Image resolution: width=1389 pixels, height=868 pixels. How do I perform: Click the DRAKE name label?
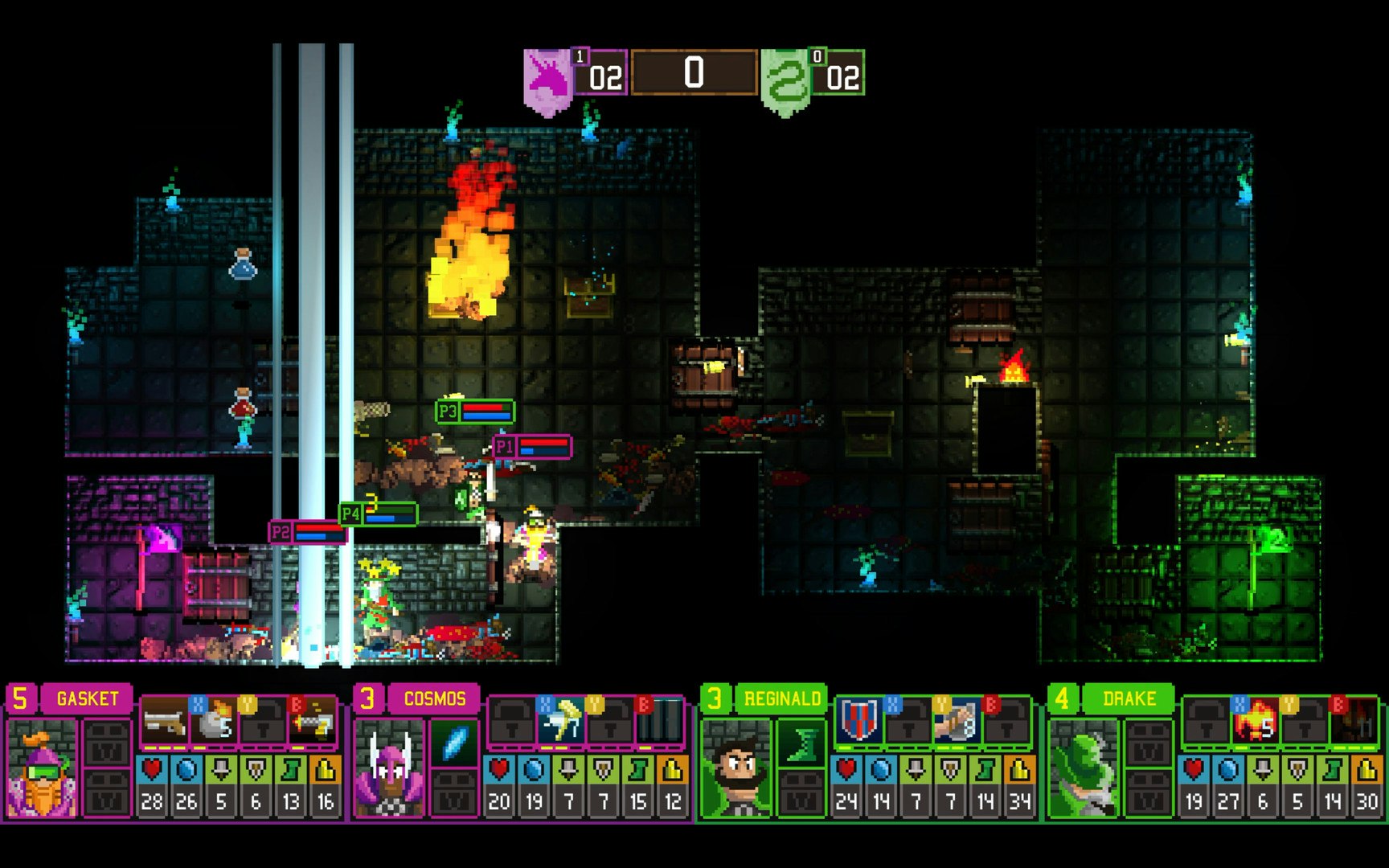coord(1129,699)
